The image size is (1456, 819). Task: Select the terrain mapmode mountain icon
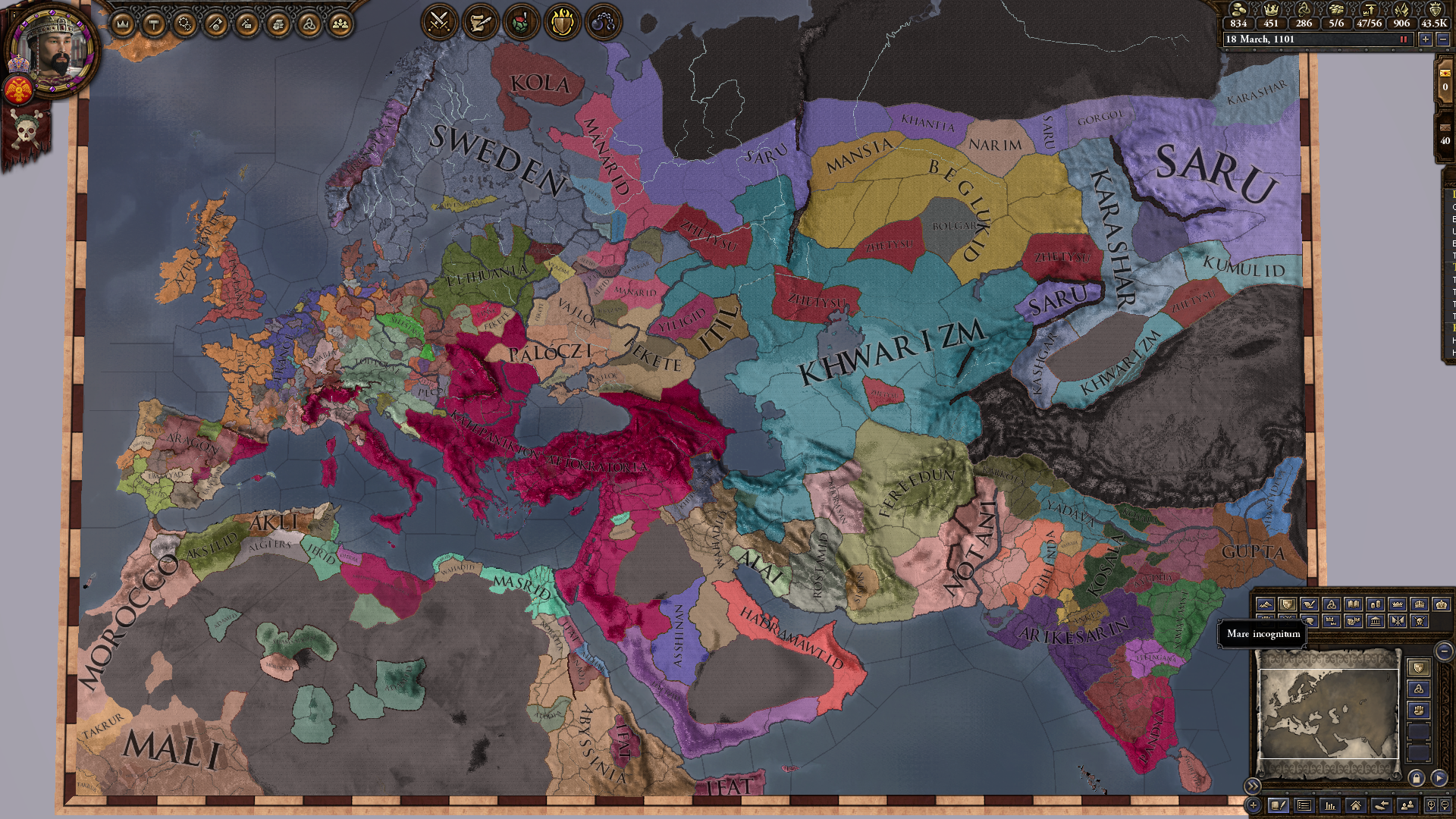tap(1266, 604)
